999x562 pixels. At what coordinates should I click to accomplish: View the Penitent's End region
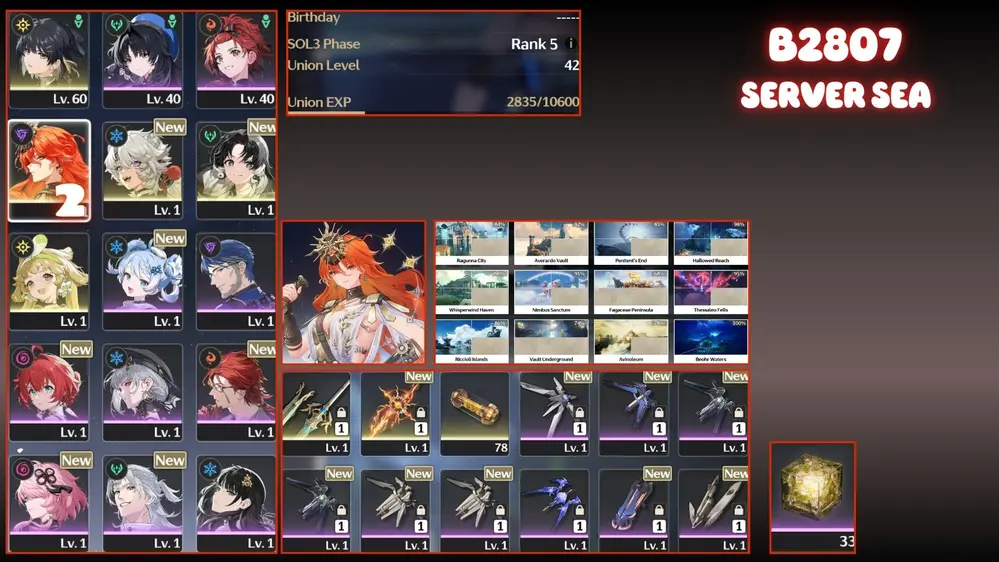click(631, 243)
